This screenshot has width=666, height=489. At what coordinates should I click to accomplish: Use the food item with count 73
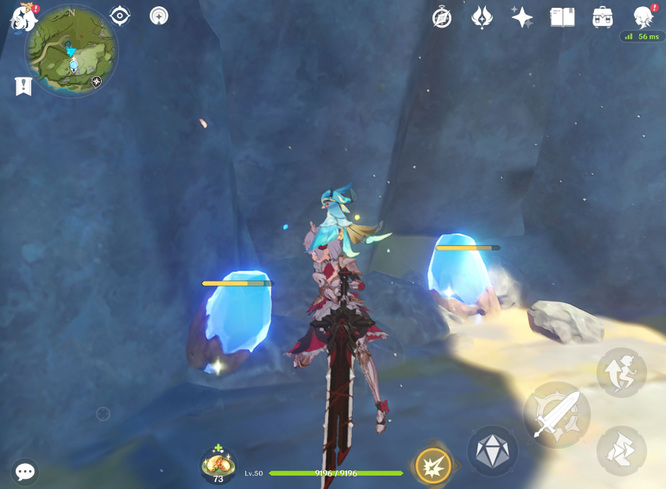tap(218, 463)
